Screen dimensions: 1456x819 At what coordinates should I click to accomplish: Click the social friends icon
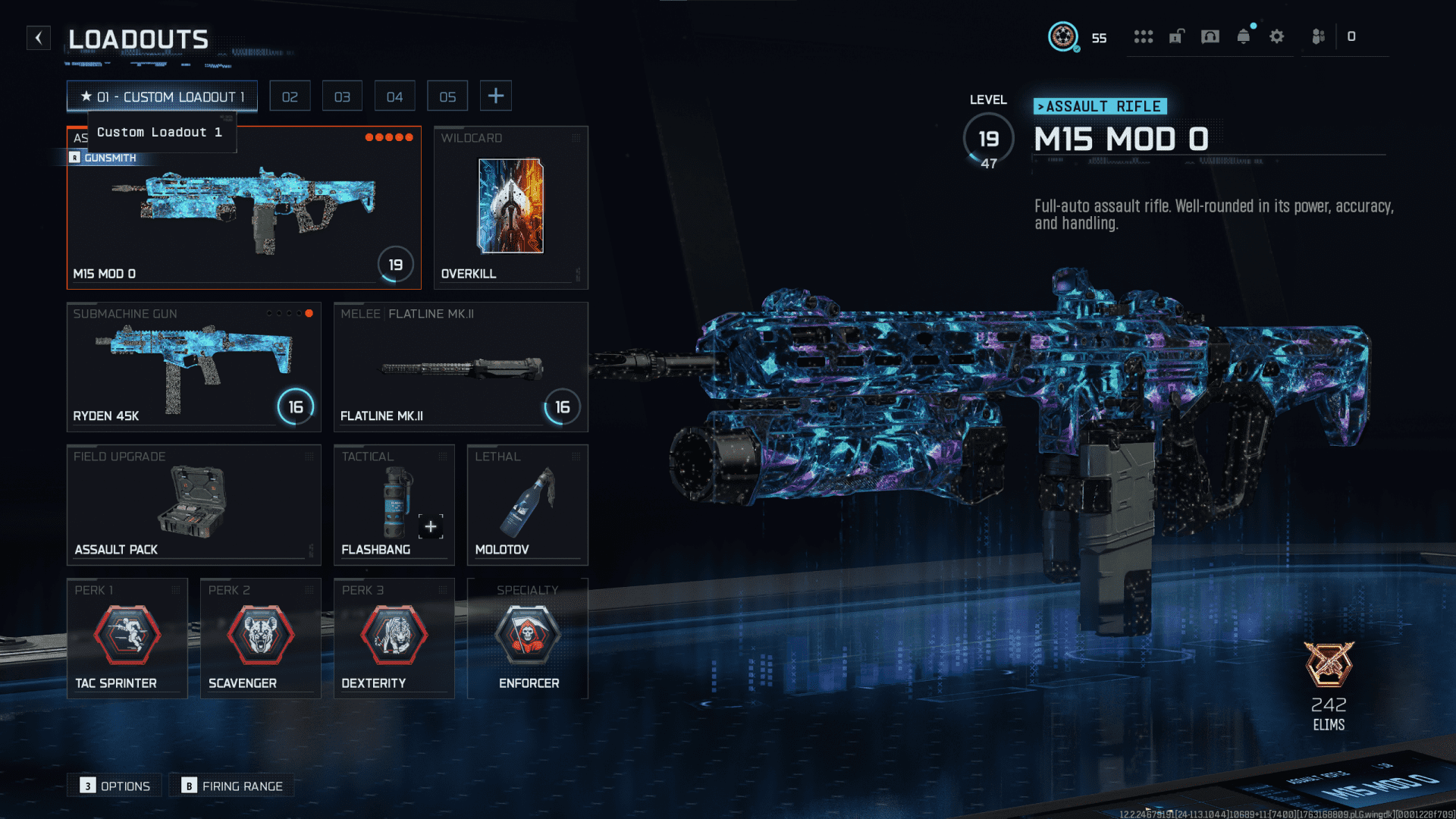coord(1317,36)
